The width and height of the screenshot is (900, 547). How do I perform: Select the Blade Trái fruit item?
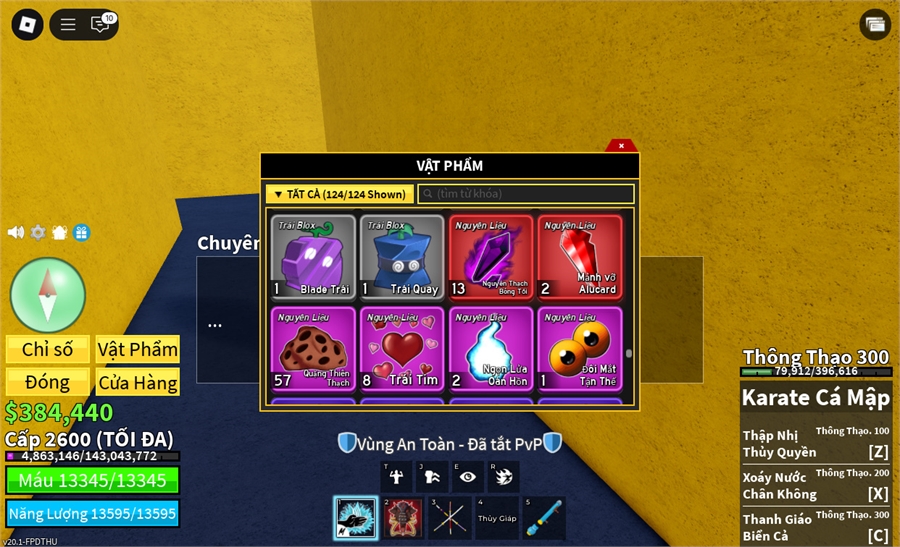click(x=314, y=257)
